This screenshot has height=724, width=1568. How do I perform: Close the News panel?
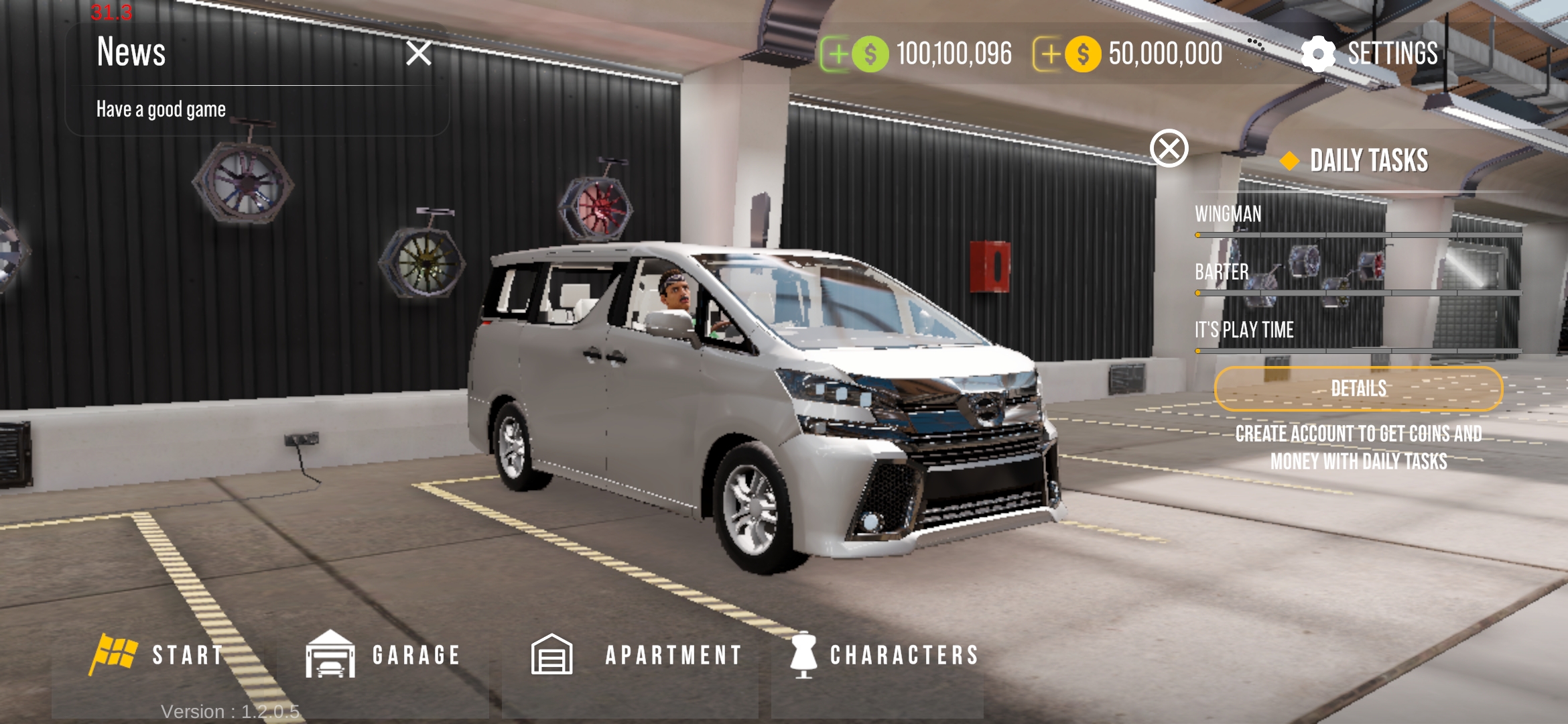419,53
